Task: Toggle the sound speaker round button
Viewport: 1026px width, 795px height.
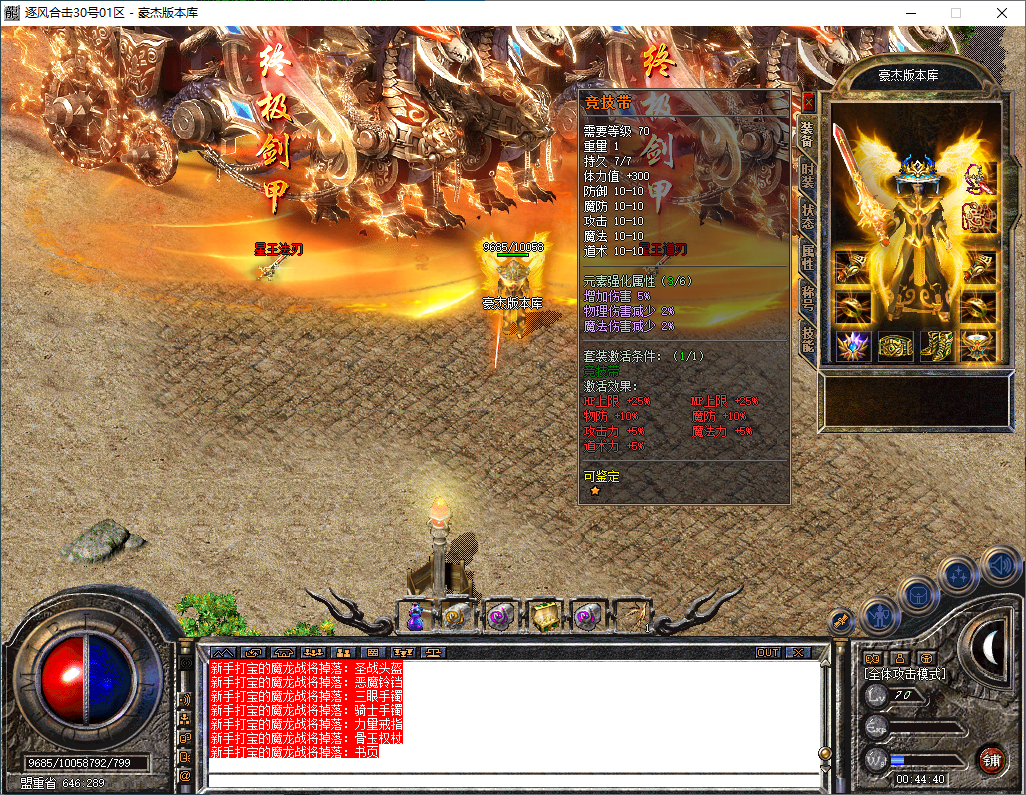Action: tap(1000, 566)
